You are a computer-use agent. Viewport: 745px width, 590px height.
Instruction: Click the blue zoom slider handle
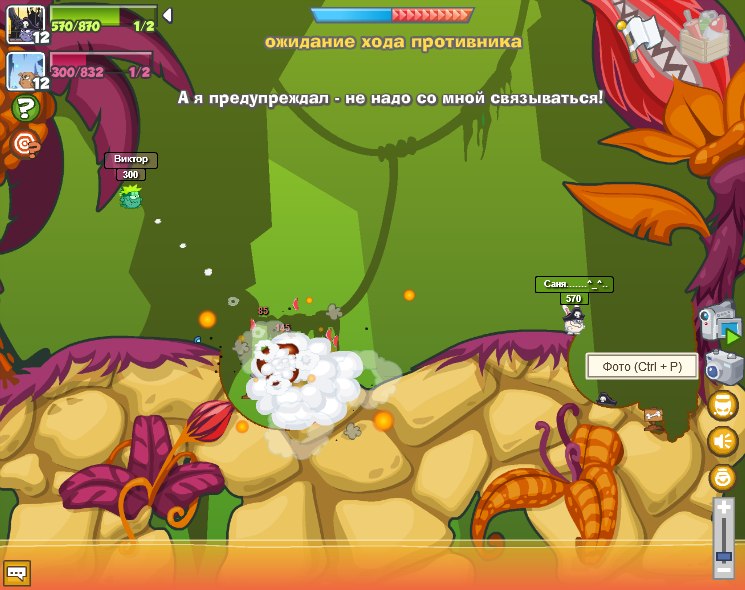[x=723, y=553]
